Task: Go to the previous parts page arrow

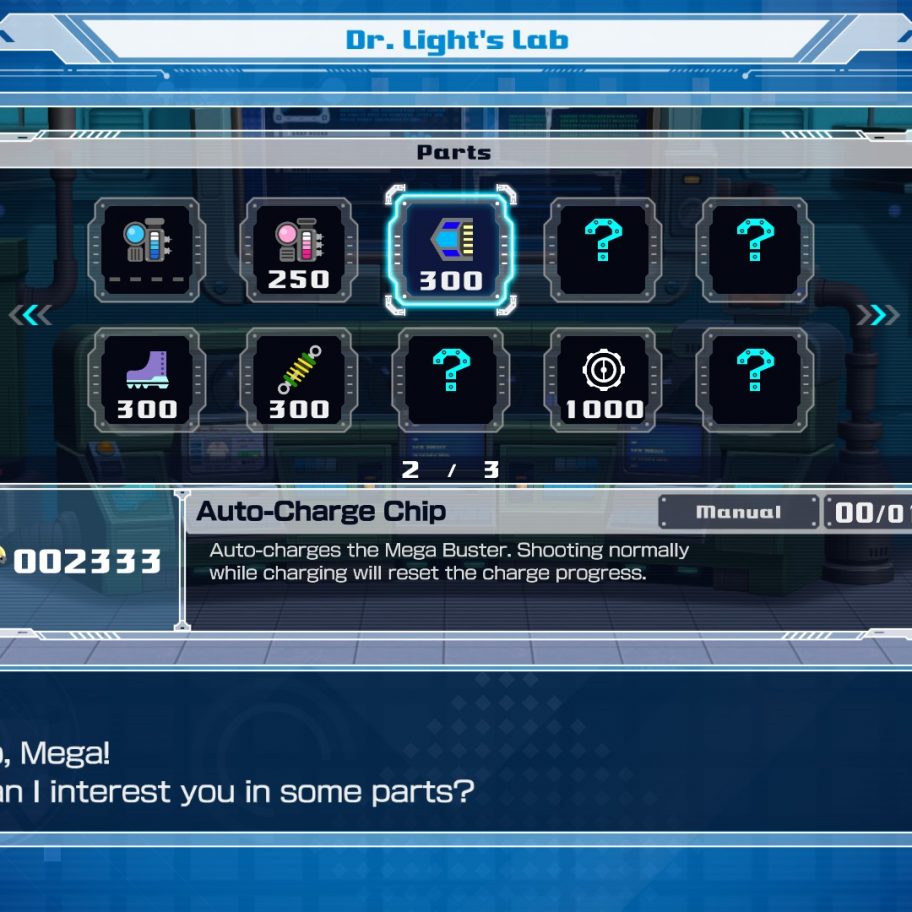Action: [x=31, y=315]
